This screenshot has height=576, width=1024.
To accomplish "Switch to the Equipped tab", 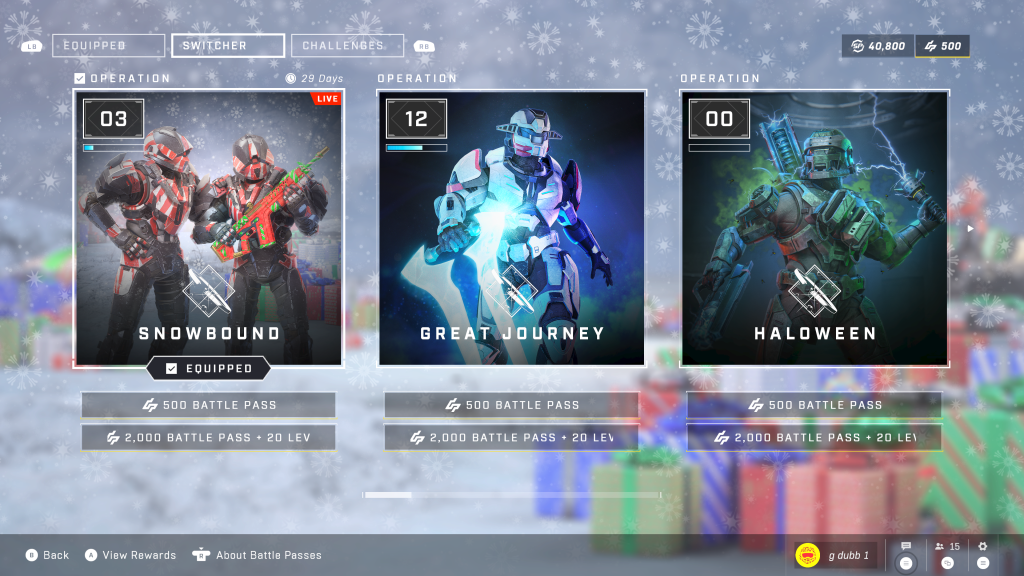I will (x=108, y=45).
